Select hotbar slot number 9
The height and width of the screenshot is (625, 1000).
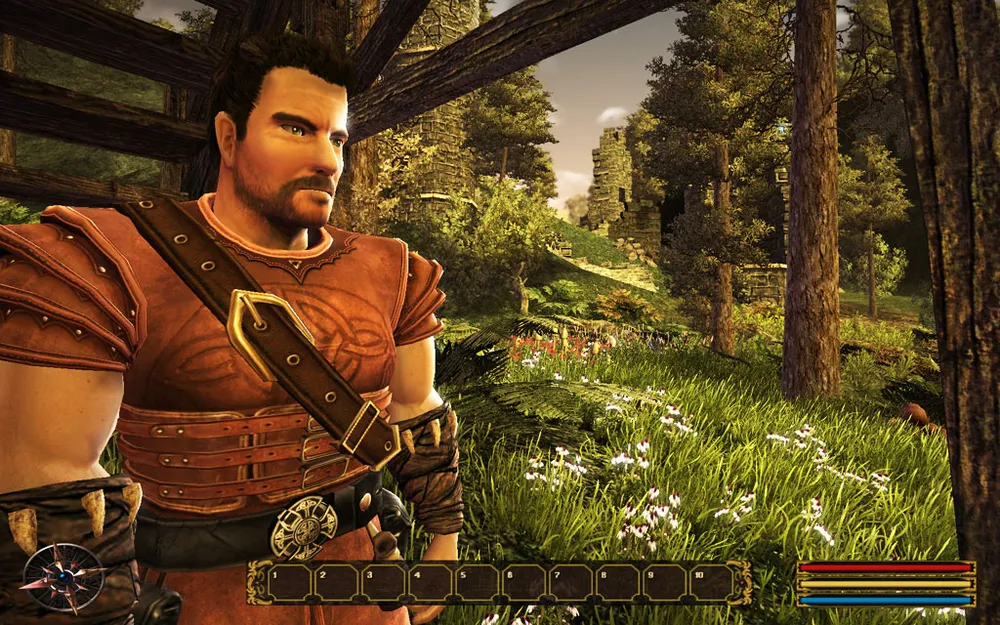(664, 583)
